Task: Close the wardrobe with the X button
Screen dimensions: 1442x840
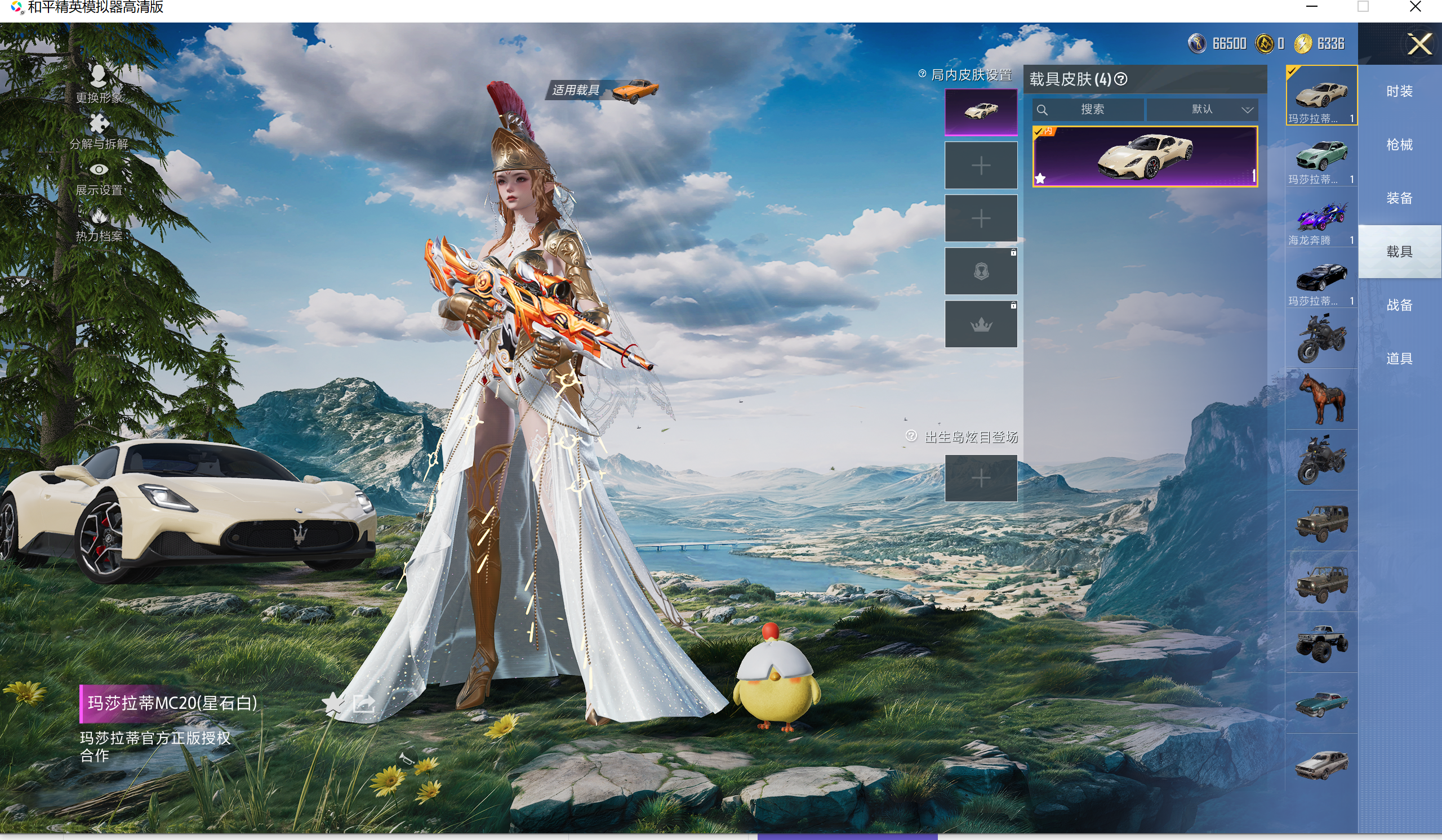Action: pos(1419,44)
